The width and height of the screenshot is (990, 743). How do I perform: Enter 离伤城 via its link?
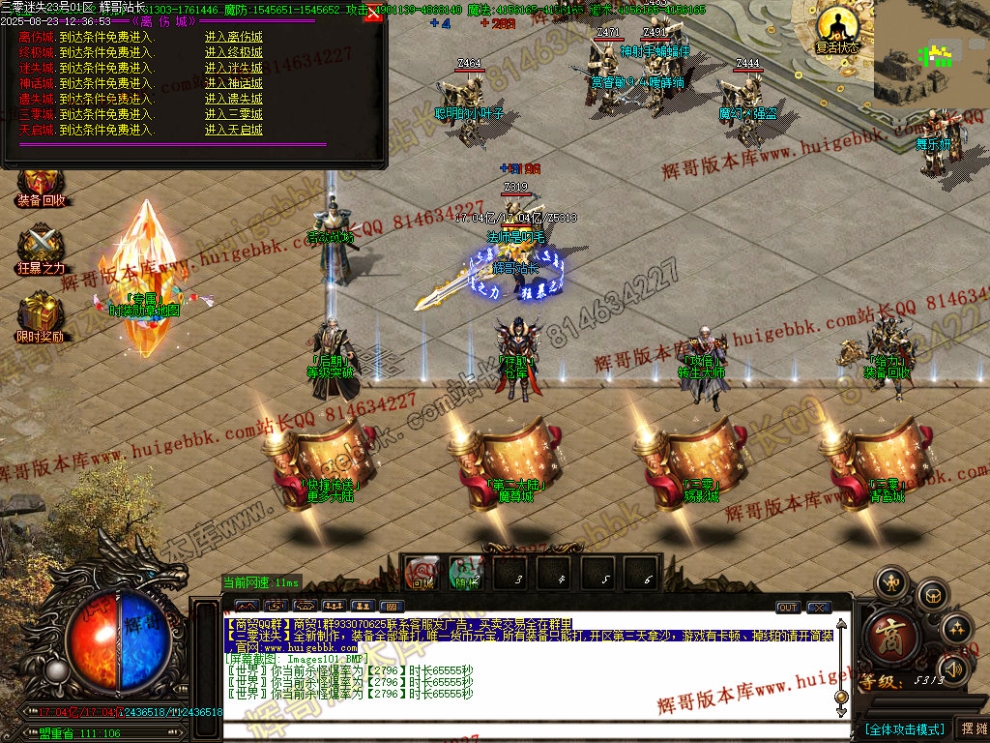tap(234, 38)
